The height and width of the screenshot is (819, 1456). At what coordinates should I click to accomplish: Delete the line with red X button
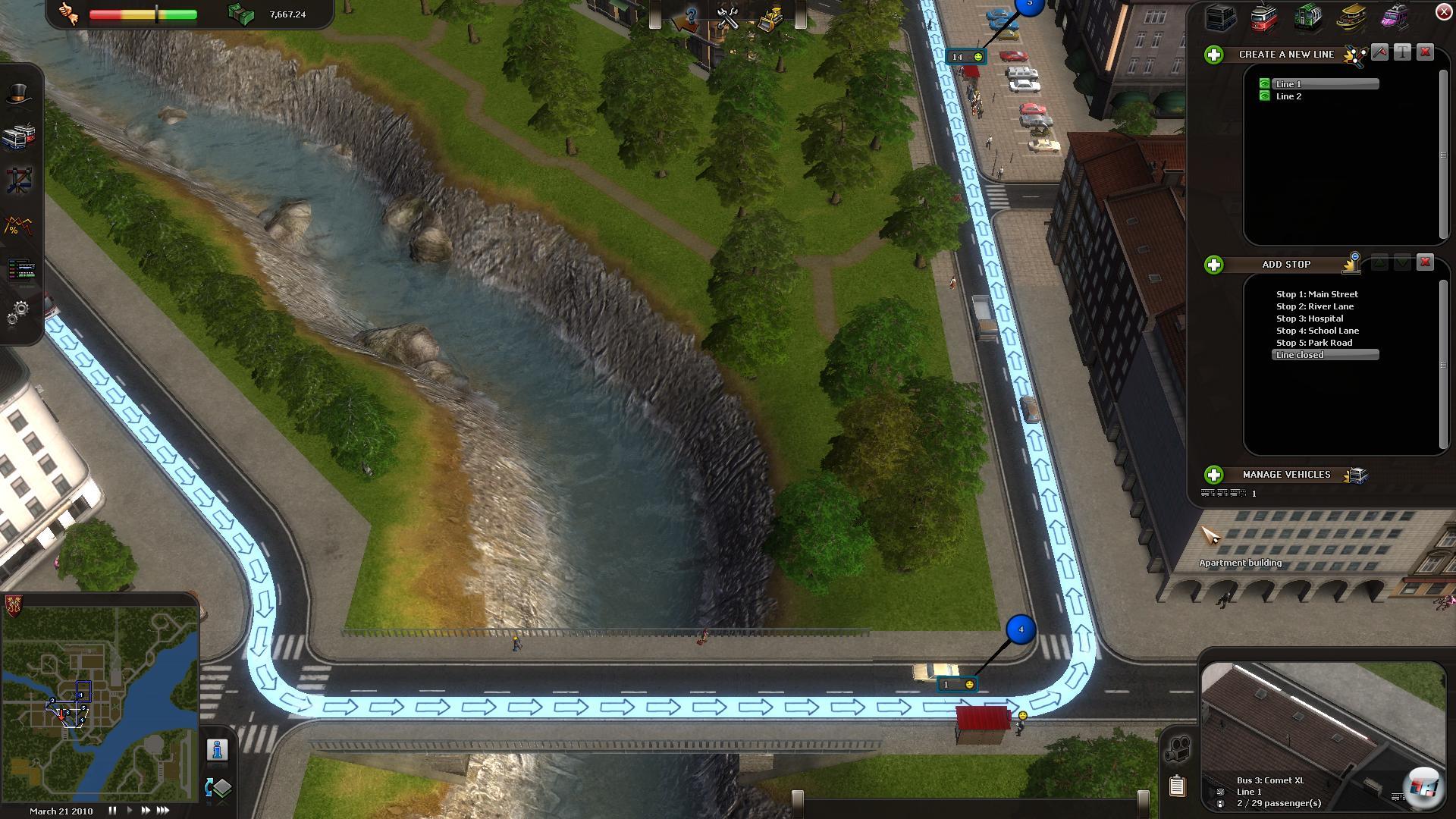coord(1425,52)
